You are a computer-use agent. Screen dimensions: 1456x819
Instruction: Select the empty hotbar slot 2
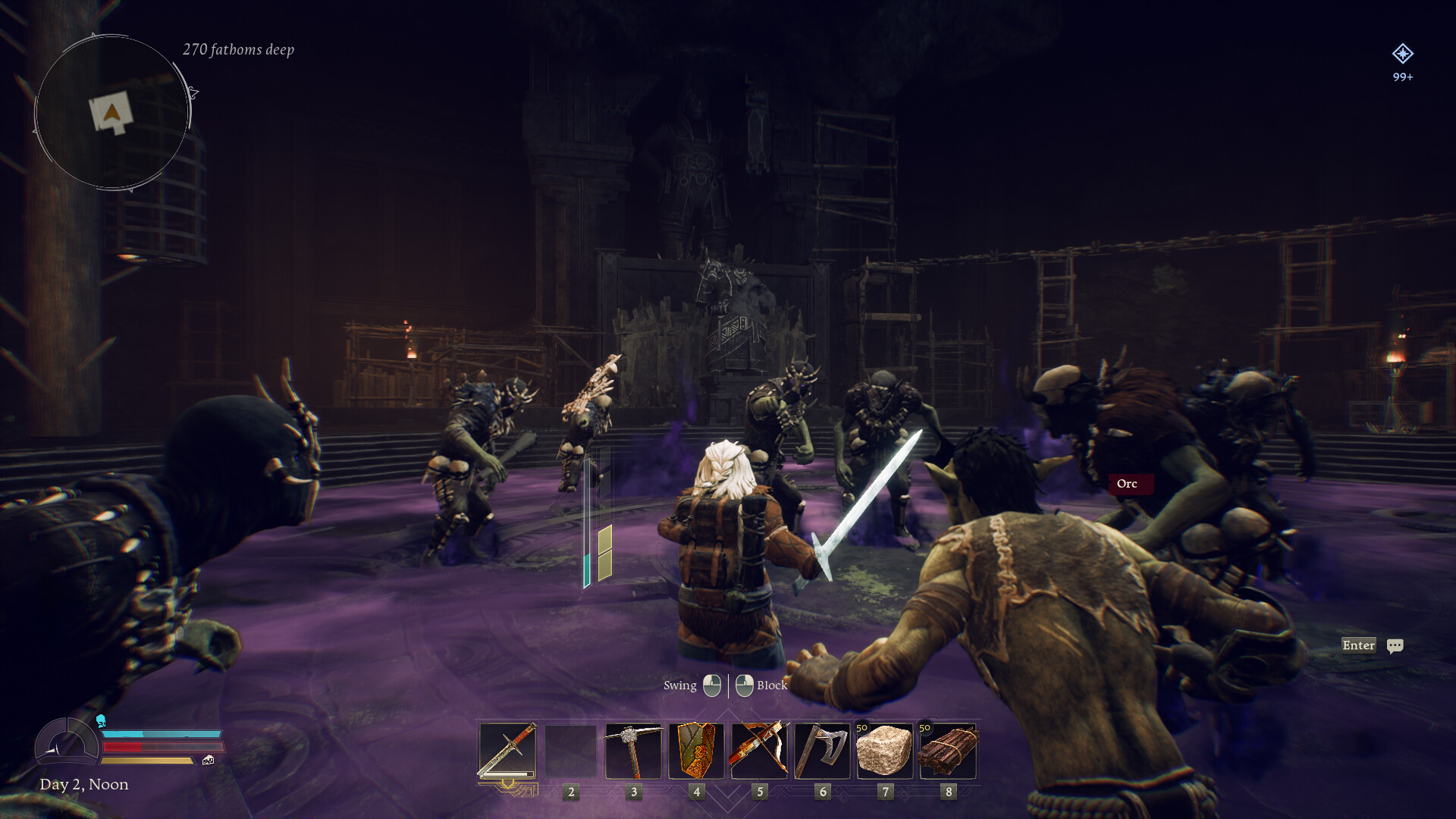tap(570, 752)
